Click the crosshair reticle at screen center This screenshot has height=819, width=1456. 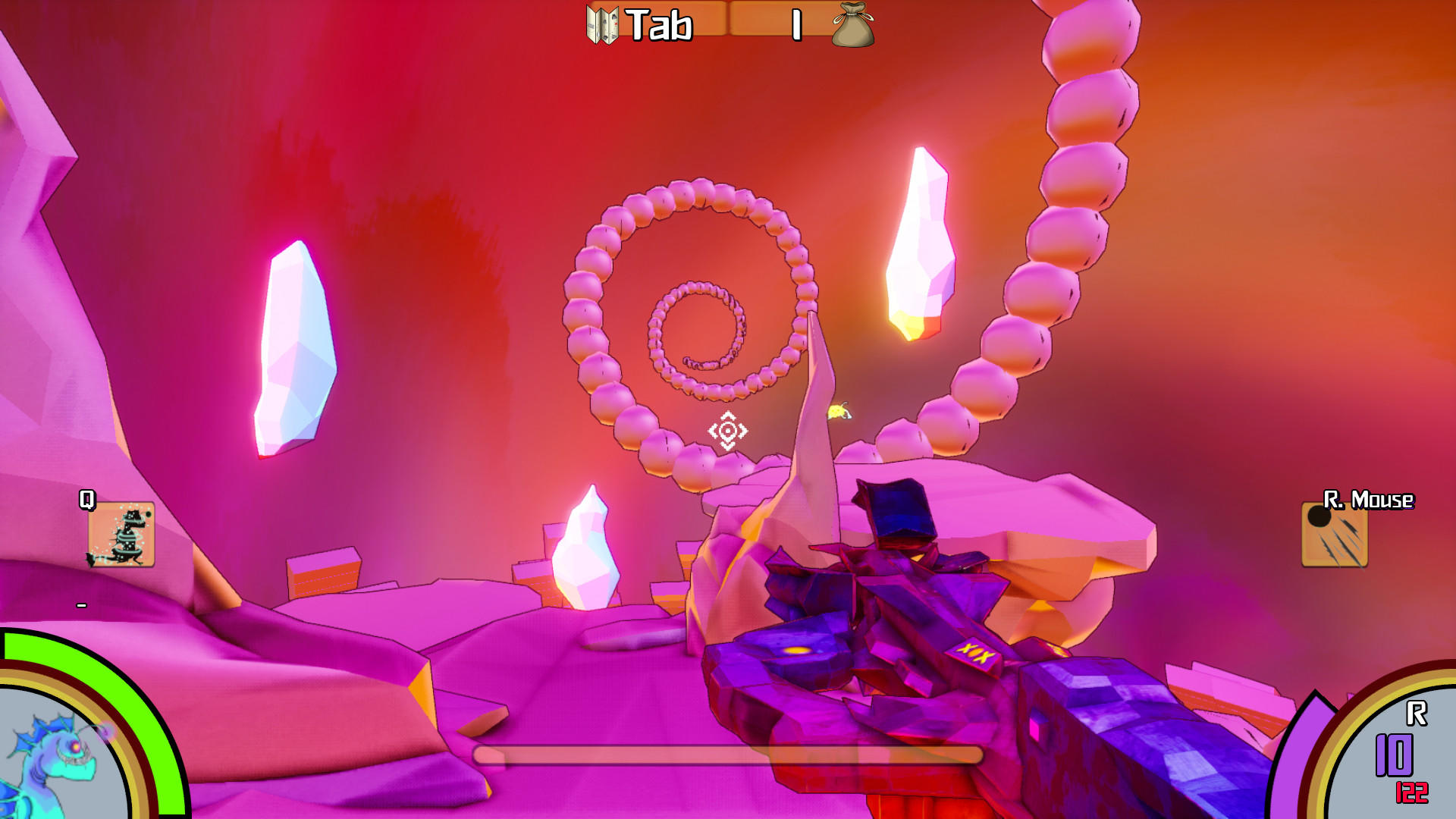pyautogui.click(x=727, y=431)
